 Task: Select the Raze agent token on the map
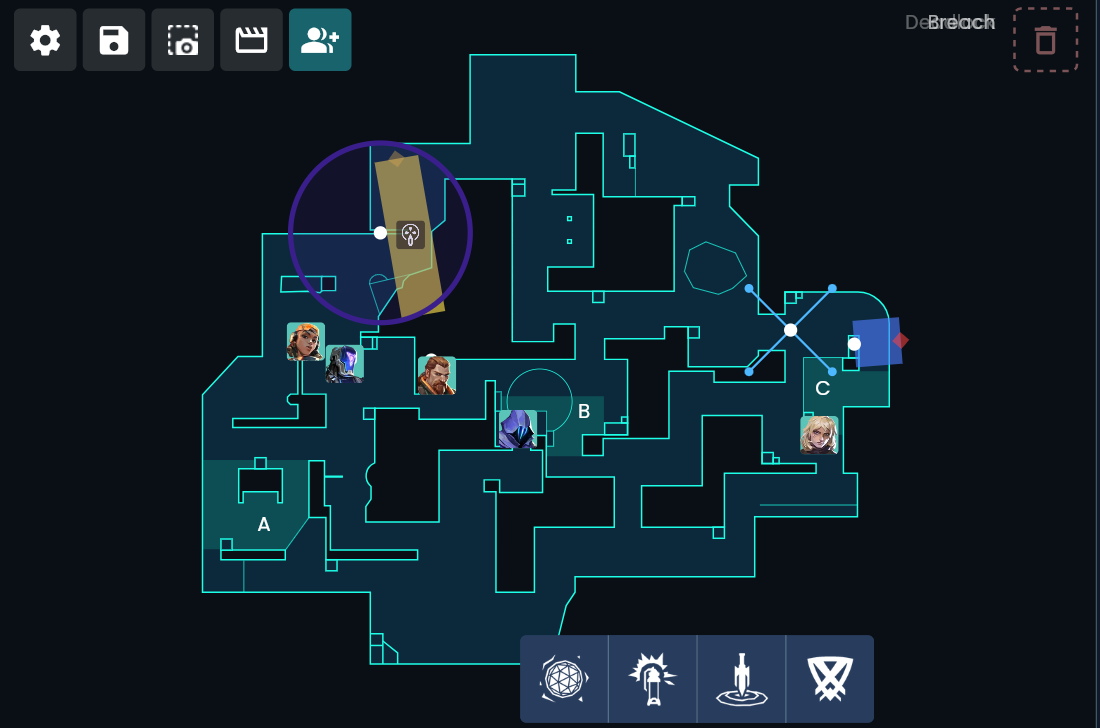click(x=305, y=342)
